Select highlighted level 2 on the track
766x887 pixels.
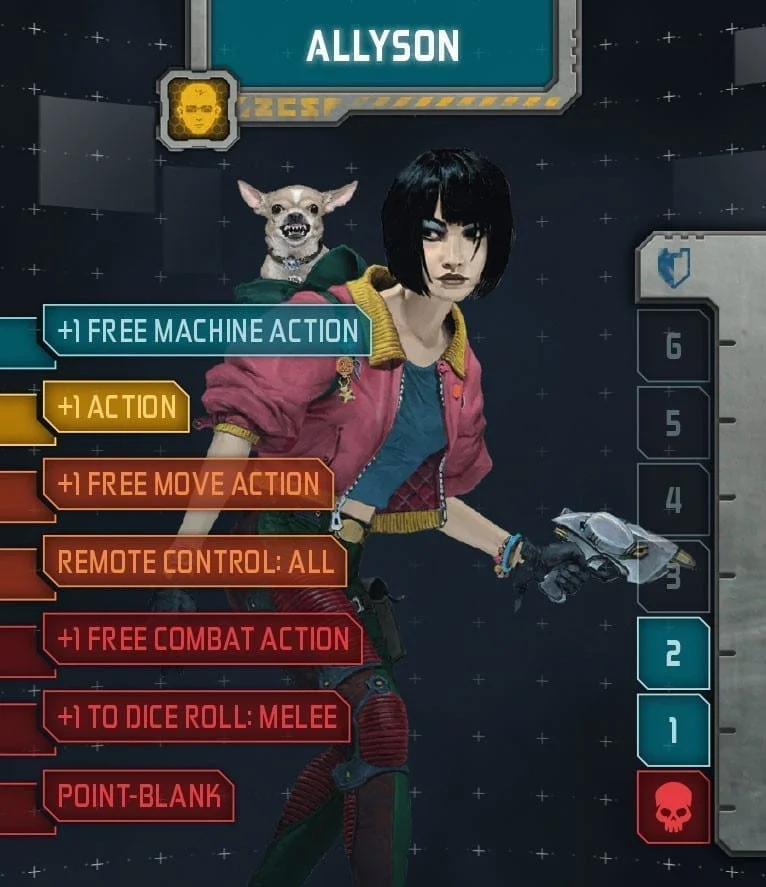point(673,654)
